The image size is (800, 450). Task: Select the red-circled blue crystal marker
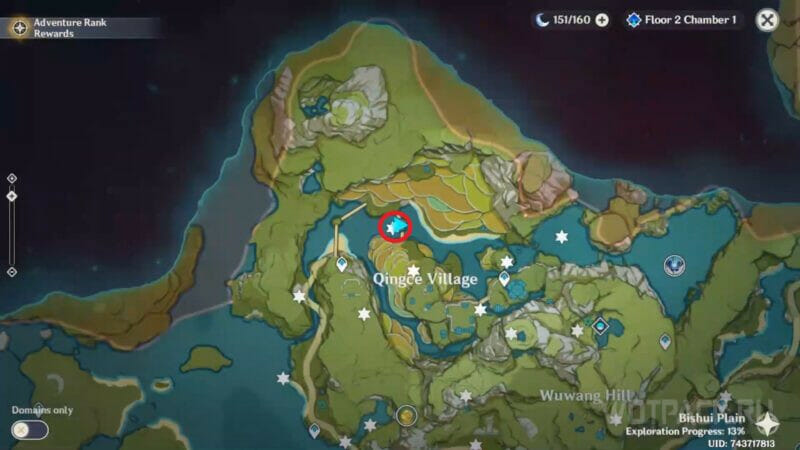coord(396,227)
